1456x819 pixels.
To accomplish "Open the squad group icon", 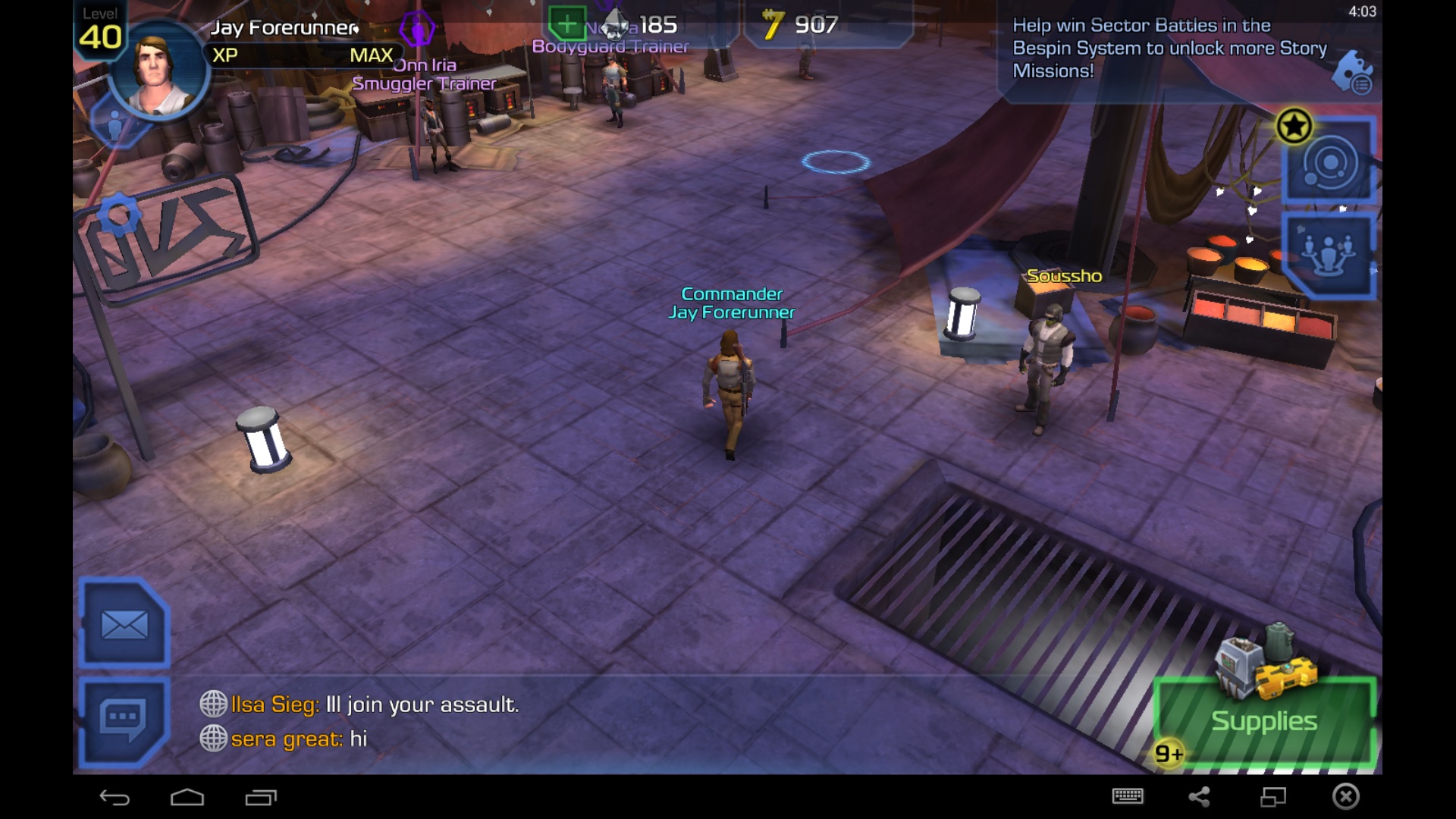I will 1328,256.
